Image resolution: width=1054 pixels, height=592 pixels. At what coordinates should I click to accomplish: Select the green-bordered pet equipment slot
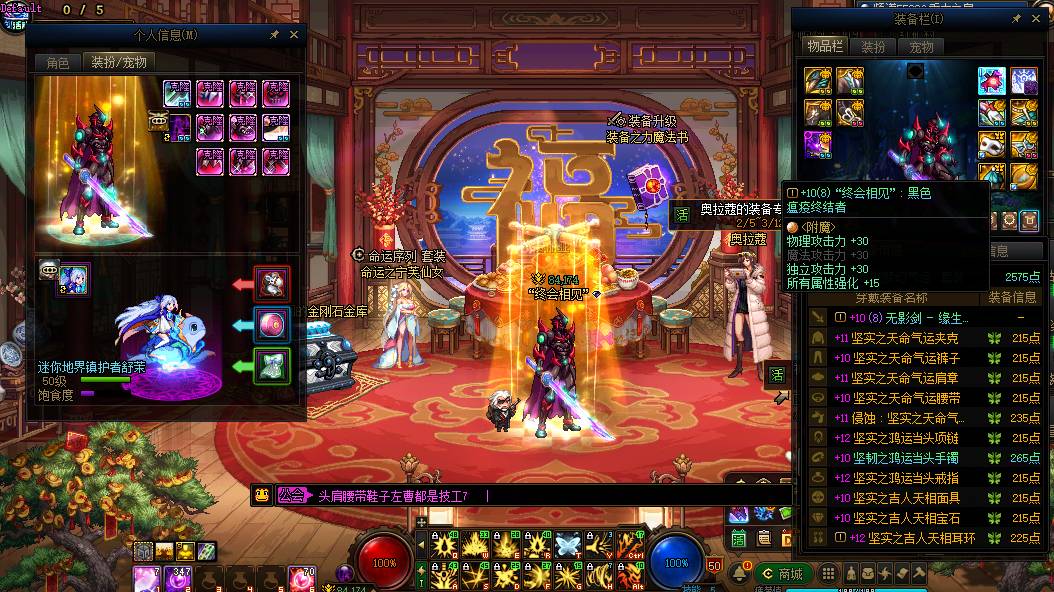[x=272, y=366]
